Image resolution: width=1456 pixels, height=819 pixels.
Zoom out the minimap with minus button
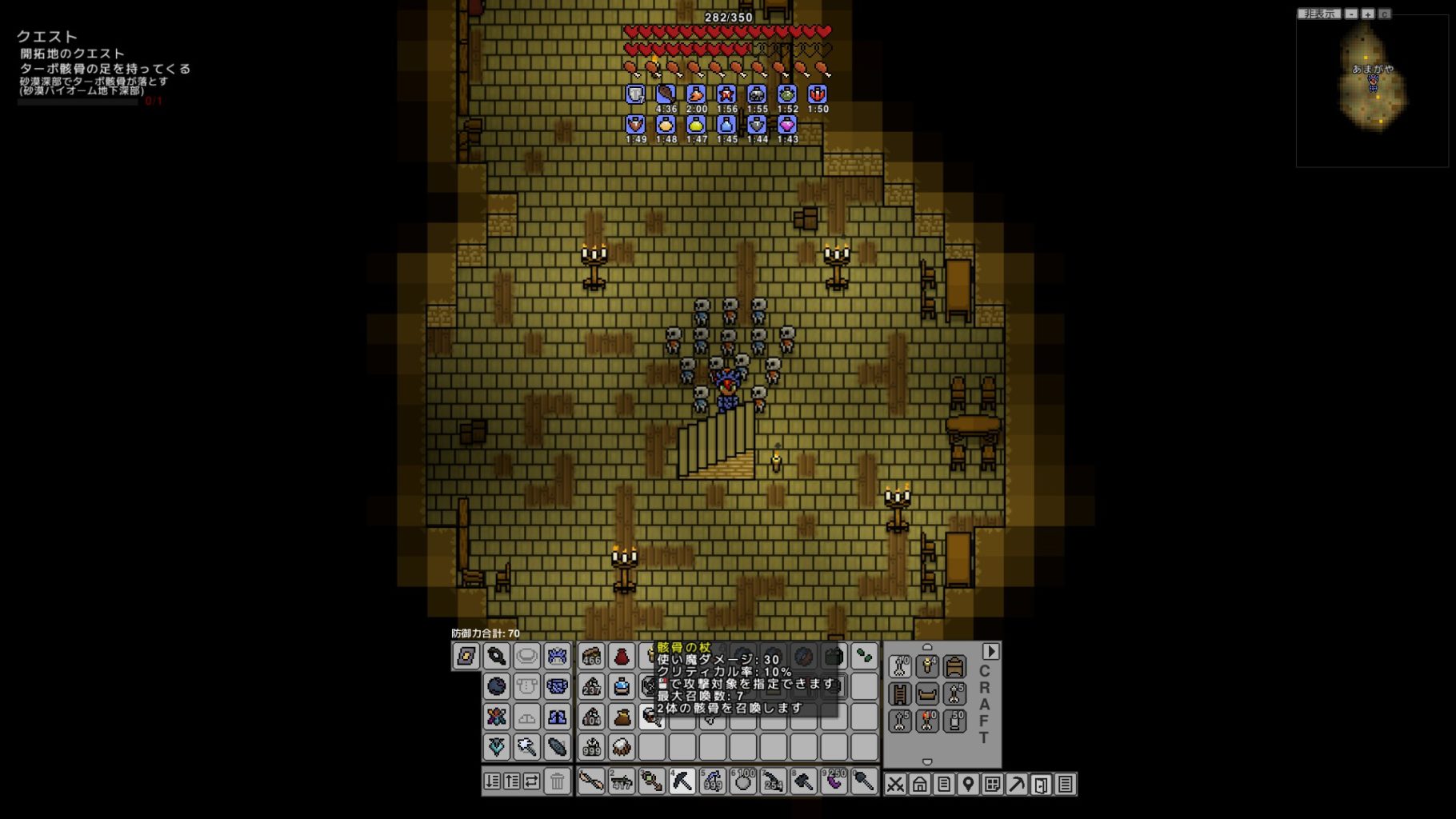tap(1351, 14)
